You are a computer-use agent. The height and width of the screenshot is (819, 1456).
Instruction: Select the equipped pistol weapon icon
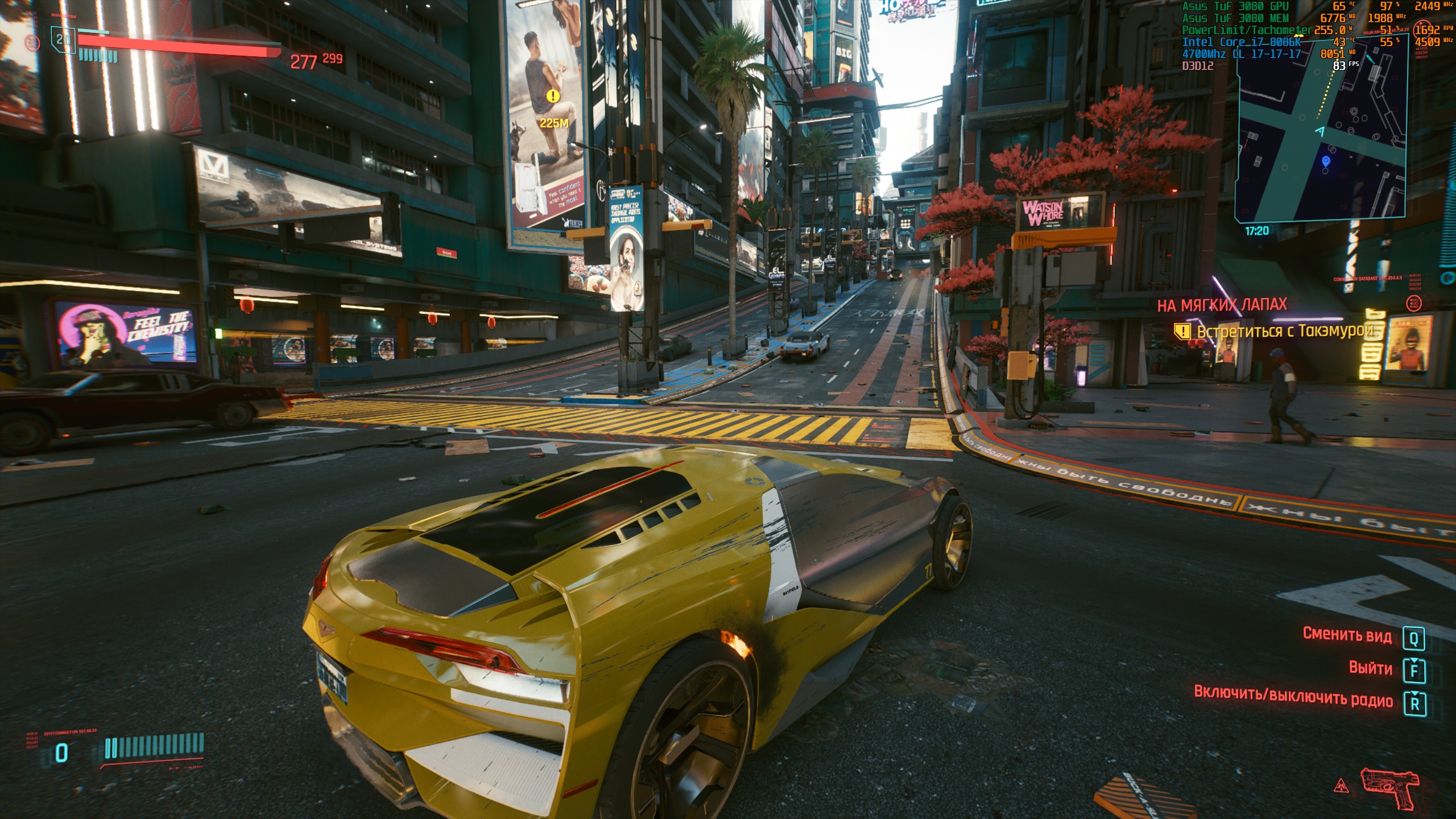(x=1389, y=787)
